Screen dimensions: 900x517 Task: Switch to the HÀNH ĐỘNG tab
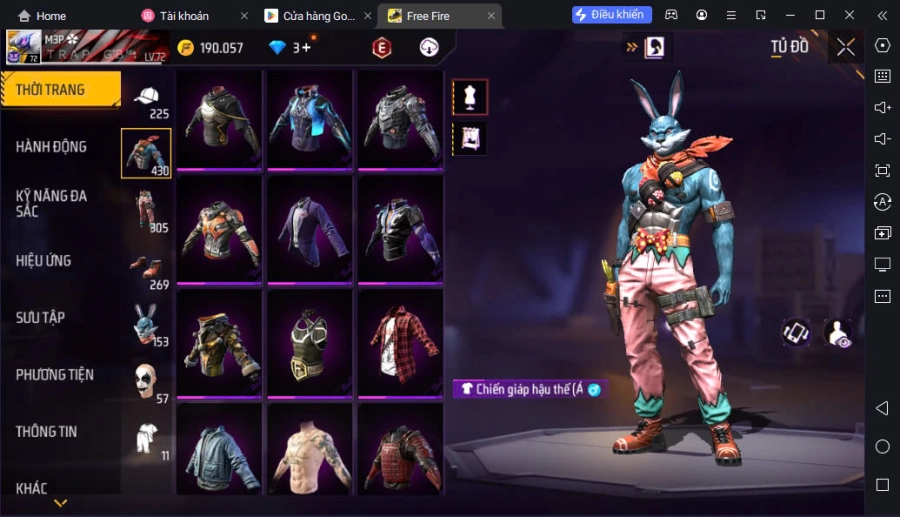(52, 147)
